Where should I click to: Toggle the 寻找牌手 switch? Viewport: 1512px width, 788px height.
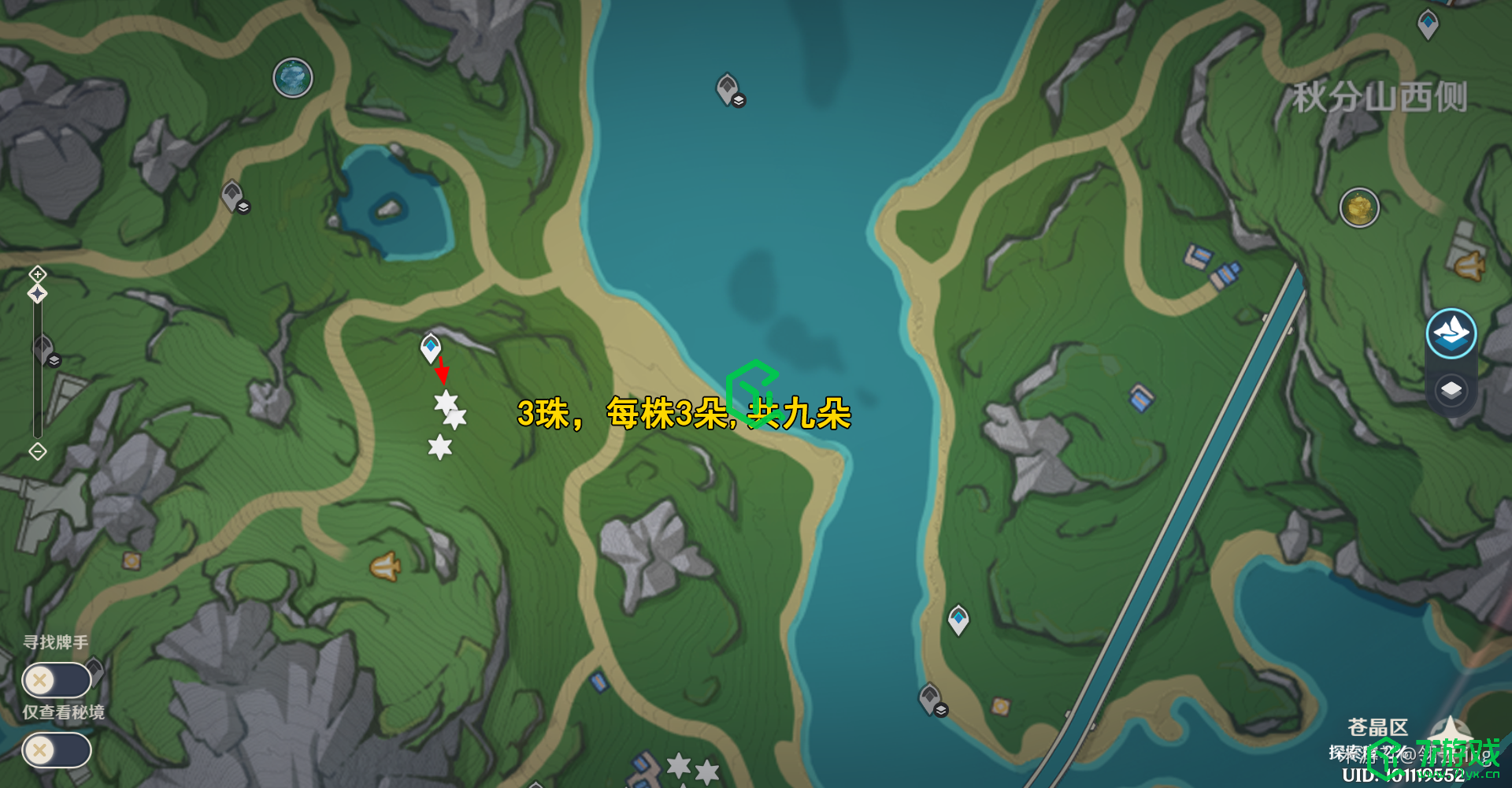57,680
